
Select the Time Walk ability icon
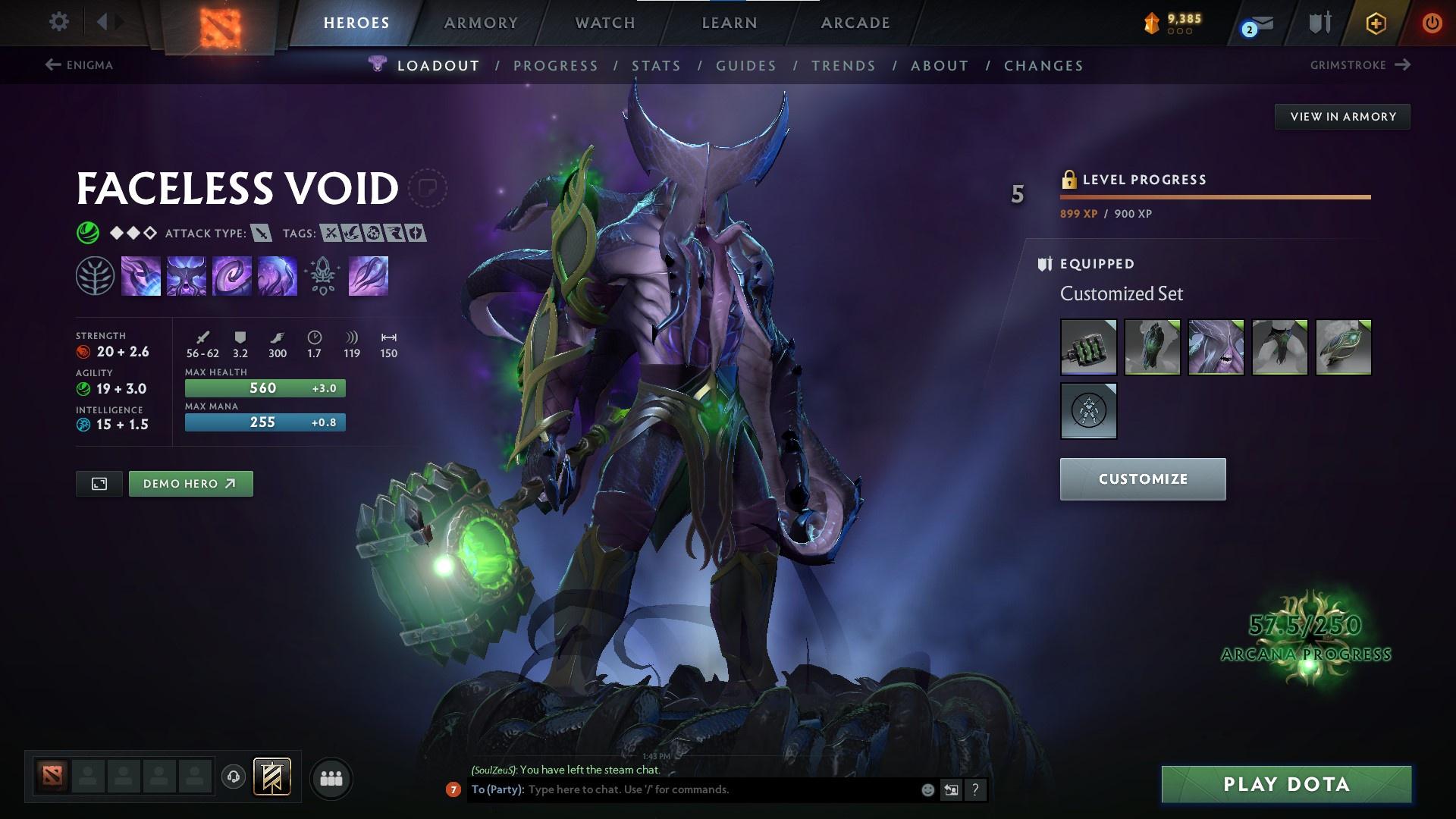pyautogui.click(x=142, y=275)
